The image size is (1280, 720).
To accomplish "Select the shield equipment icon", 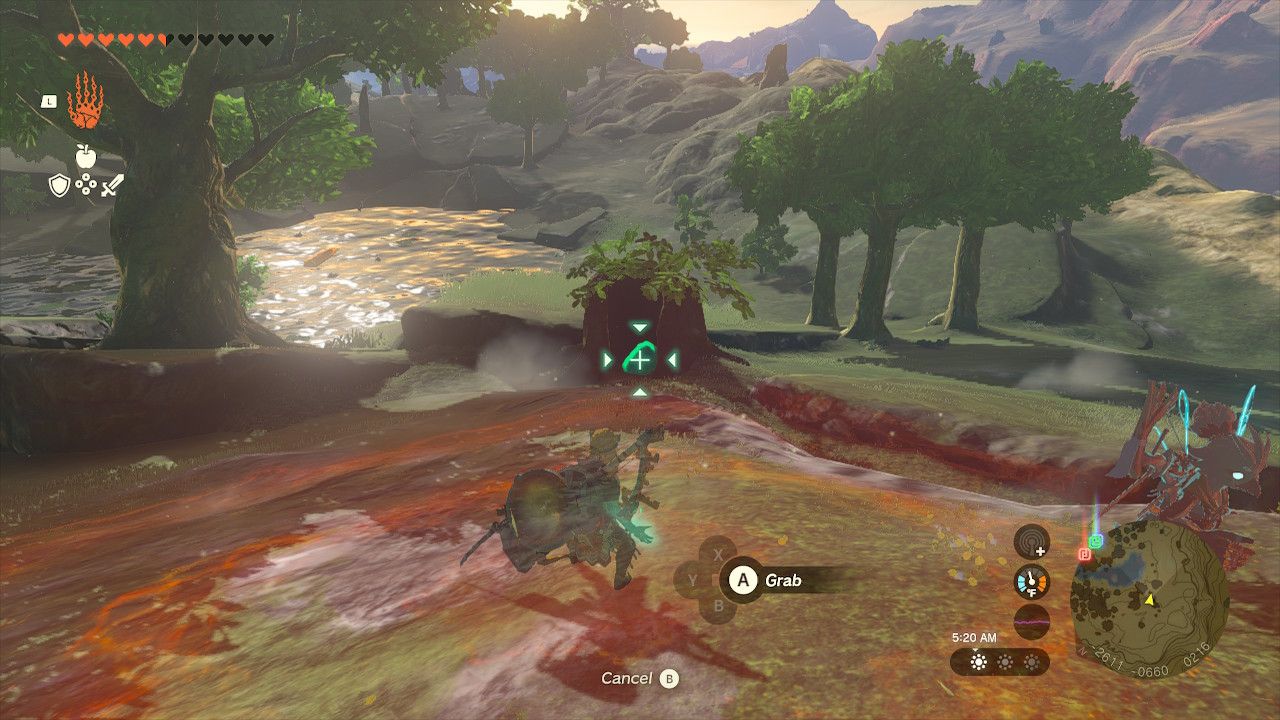I will pos(58,185).
